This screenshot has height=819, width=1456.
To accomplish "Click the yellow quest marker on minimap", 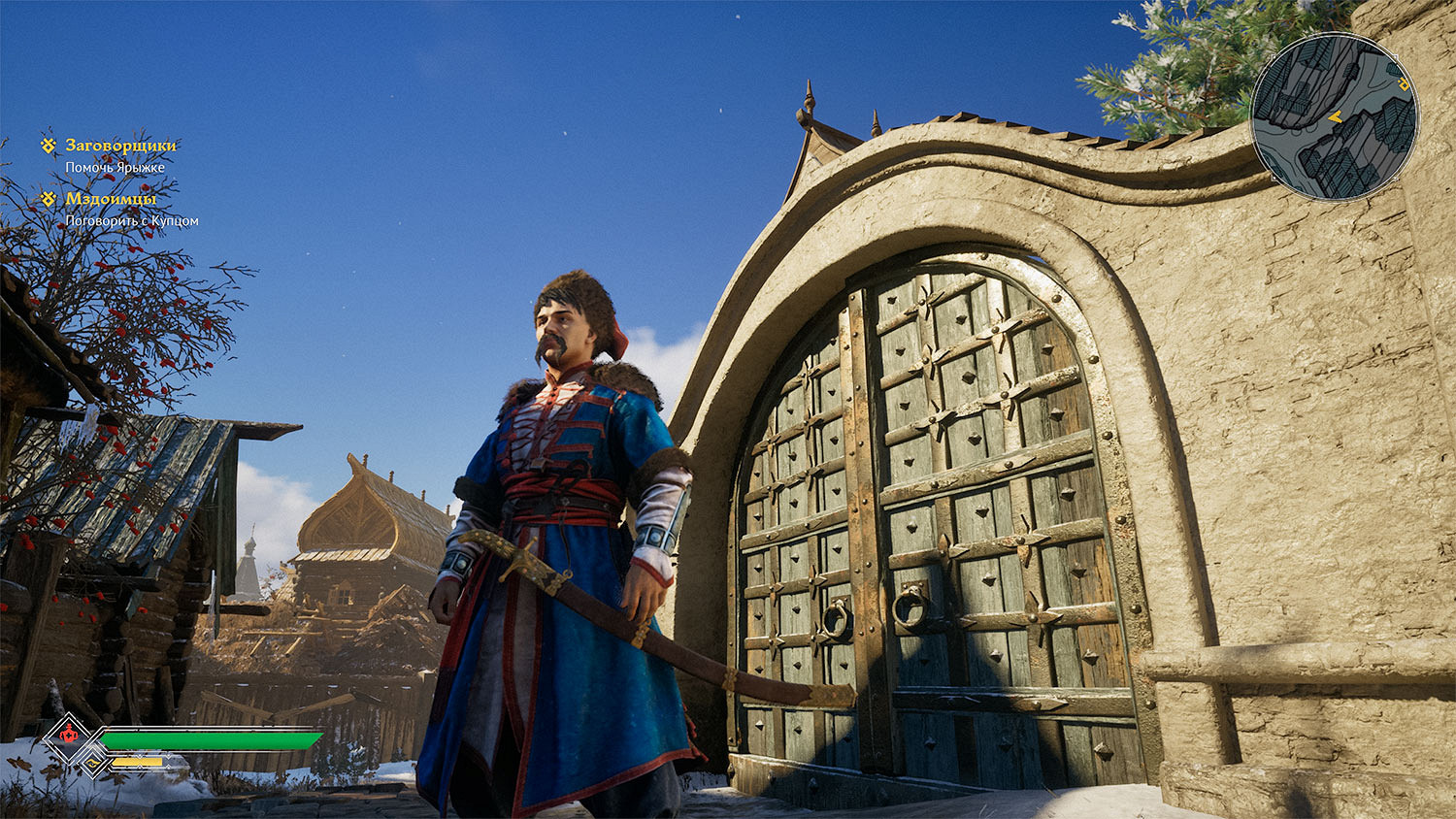I will click(x=1404, y=85).
